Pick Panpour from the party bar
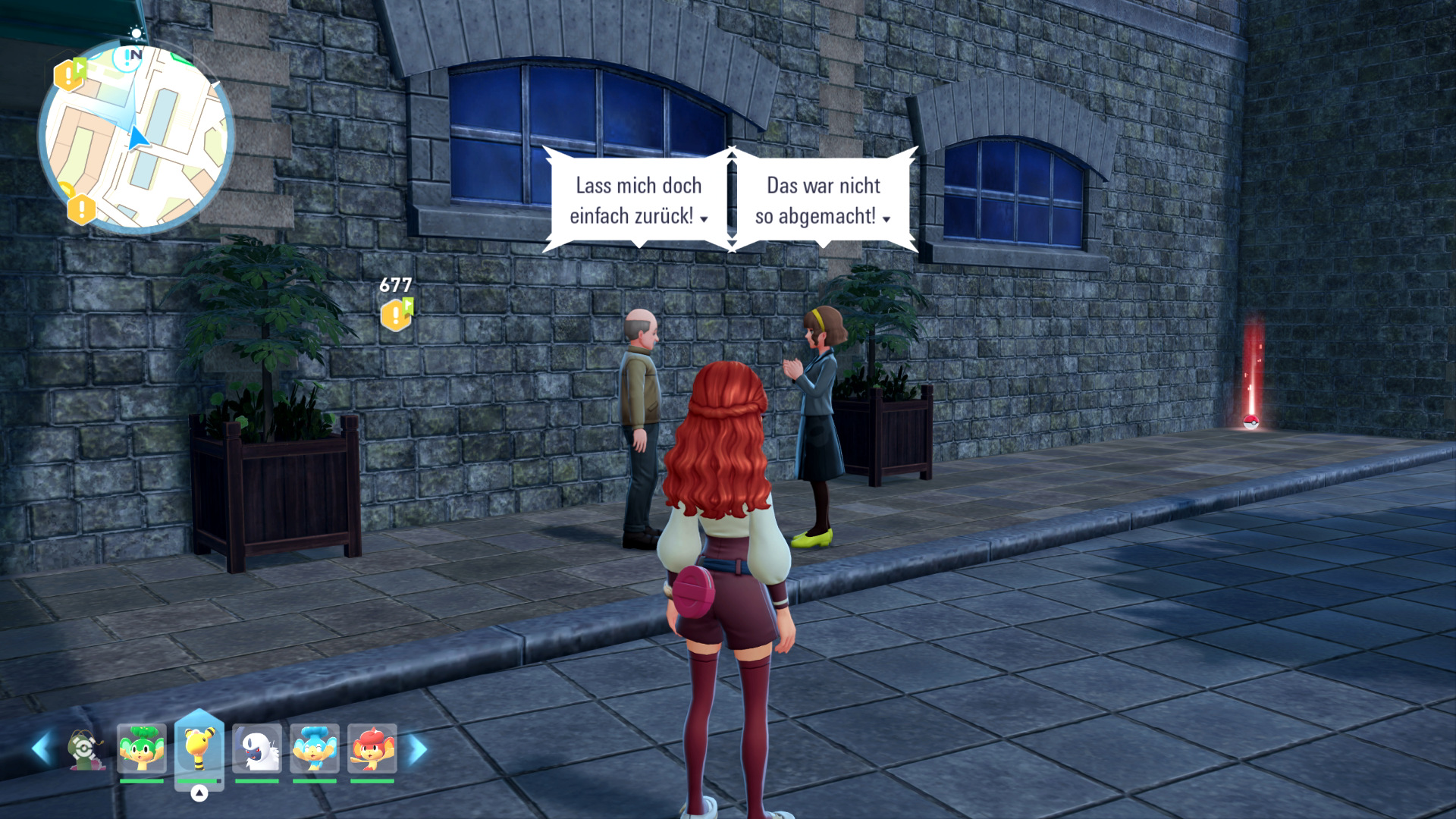 point(315,748)
